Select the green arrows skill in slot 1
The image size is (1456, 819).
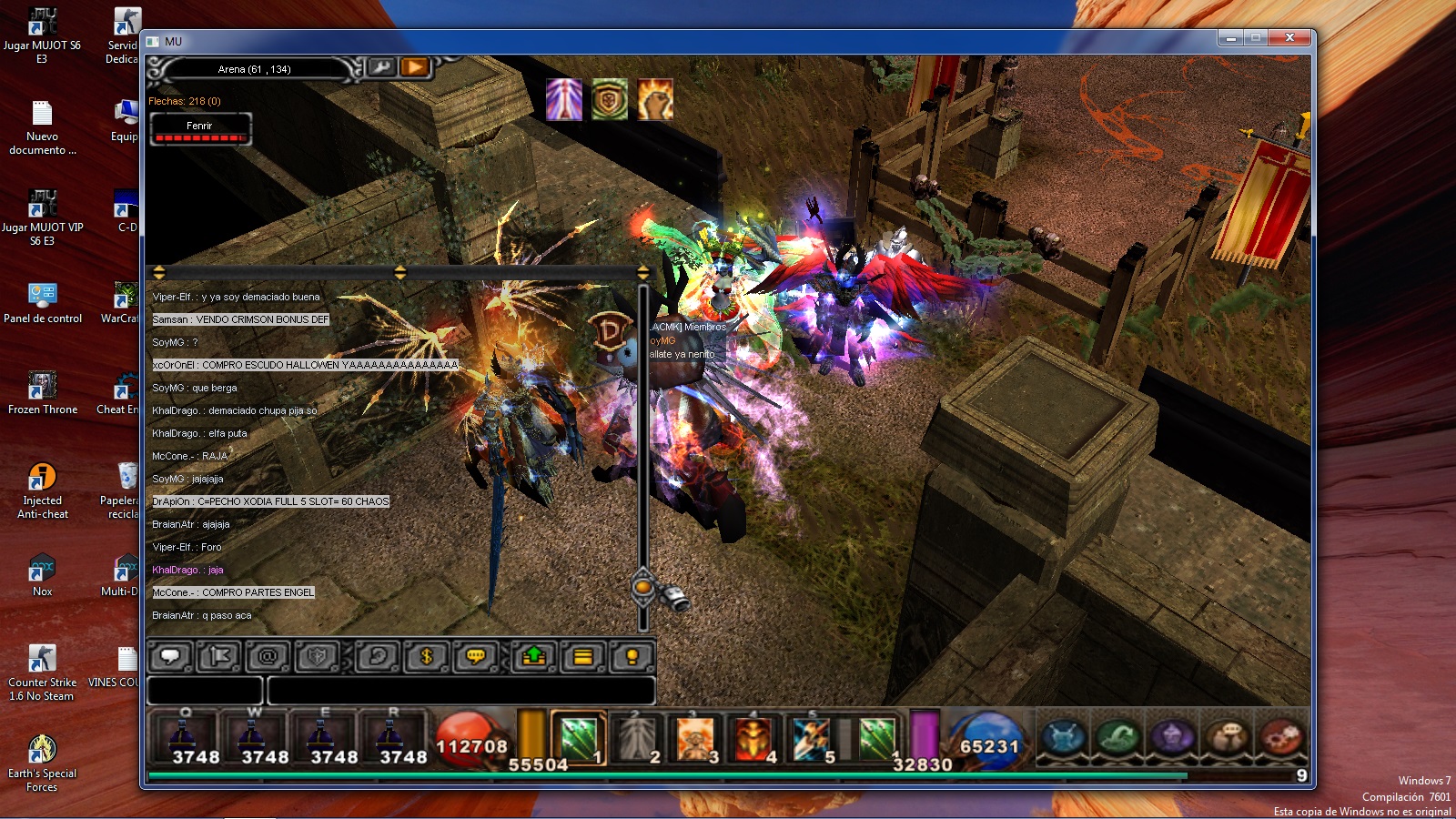coord(578,738)
